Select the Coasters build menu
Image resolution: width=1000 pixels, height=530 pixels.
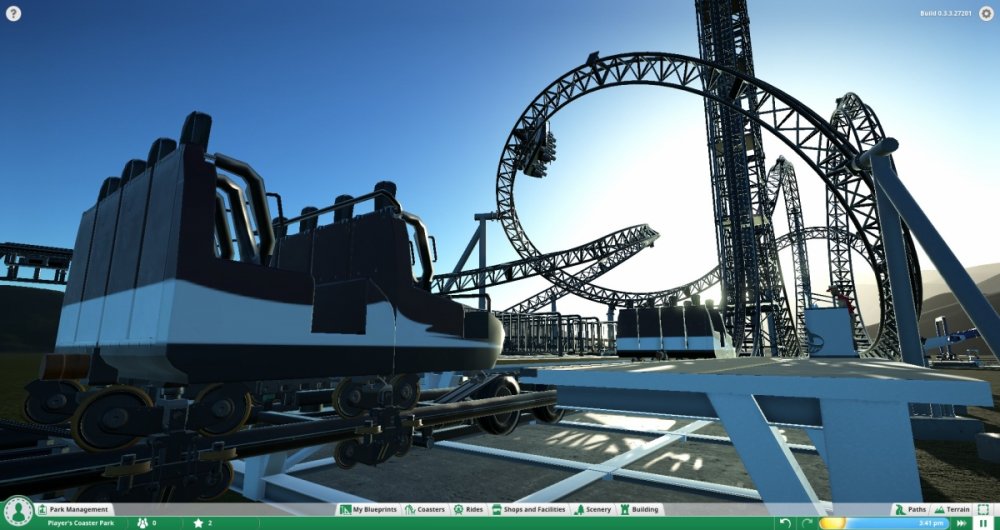(x=425, y=509)
